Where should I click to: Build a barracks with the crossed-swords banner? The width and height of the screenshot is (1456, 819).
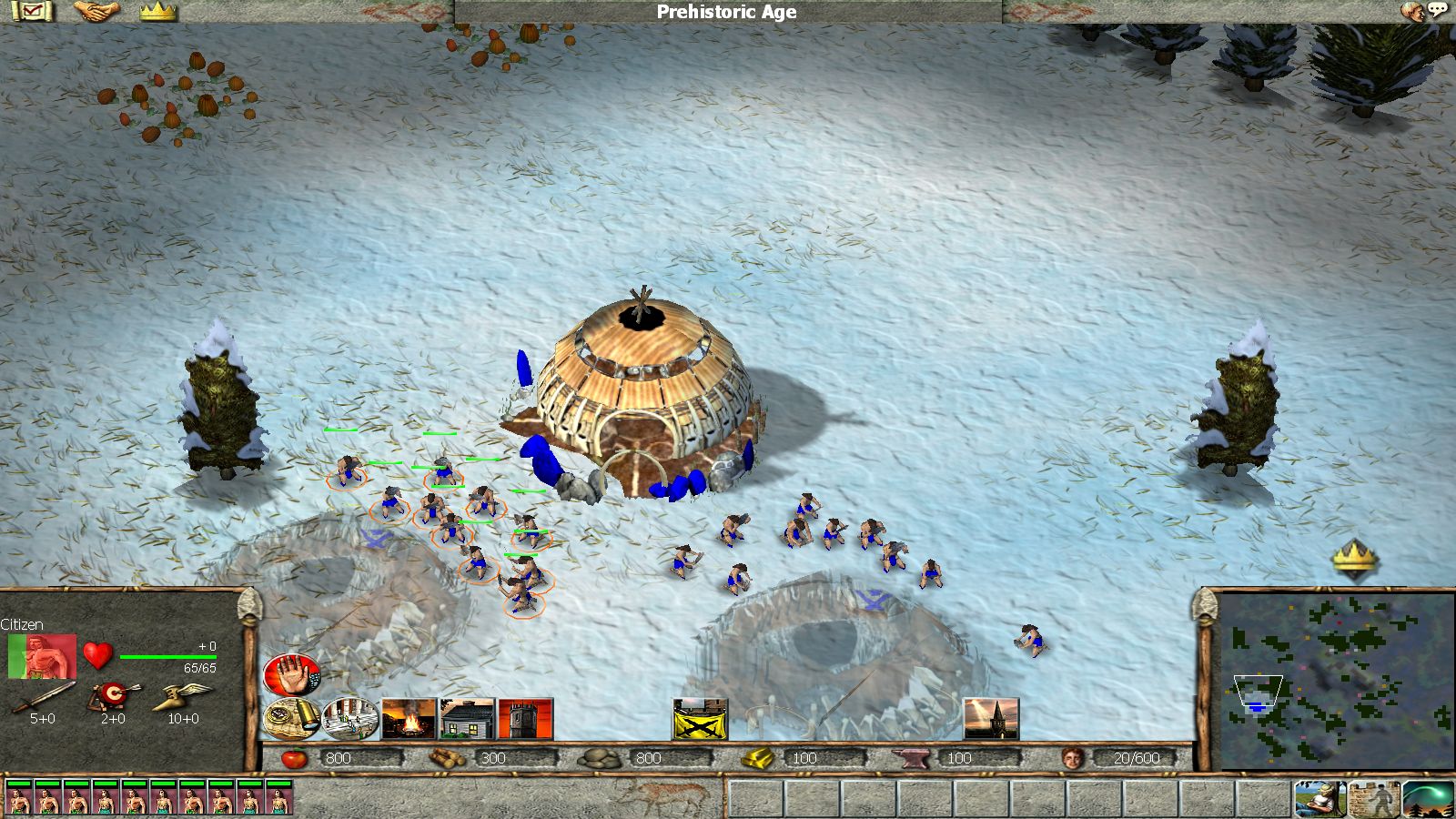click(x=700, y=719)
